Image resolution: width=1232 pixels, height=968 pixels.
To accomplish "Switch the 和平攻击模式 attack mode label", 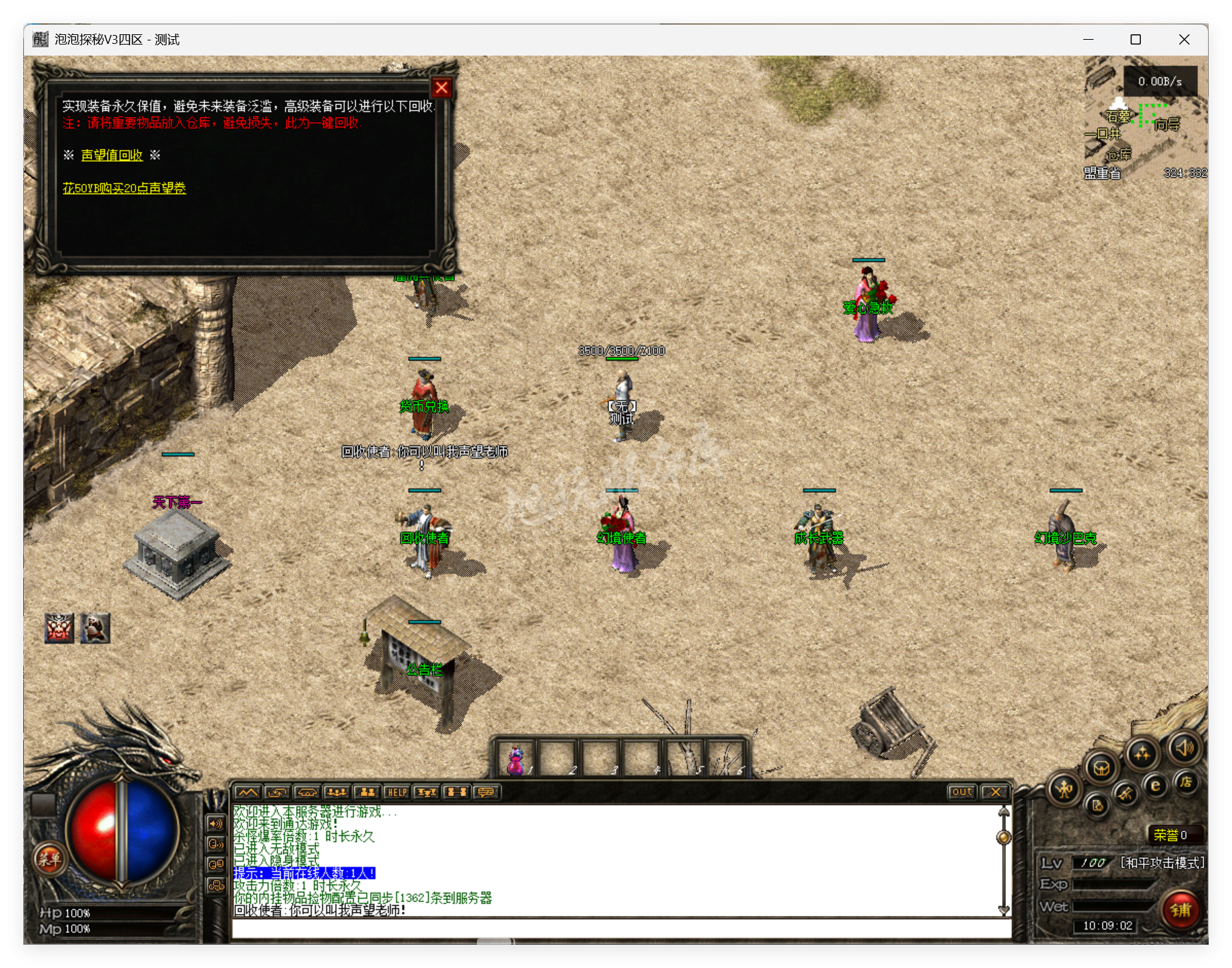I will (1161, 863).
